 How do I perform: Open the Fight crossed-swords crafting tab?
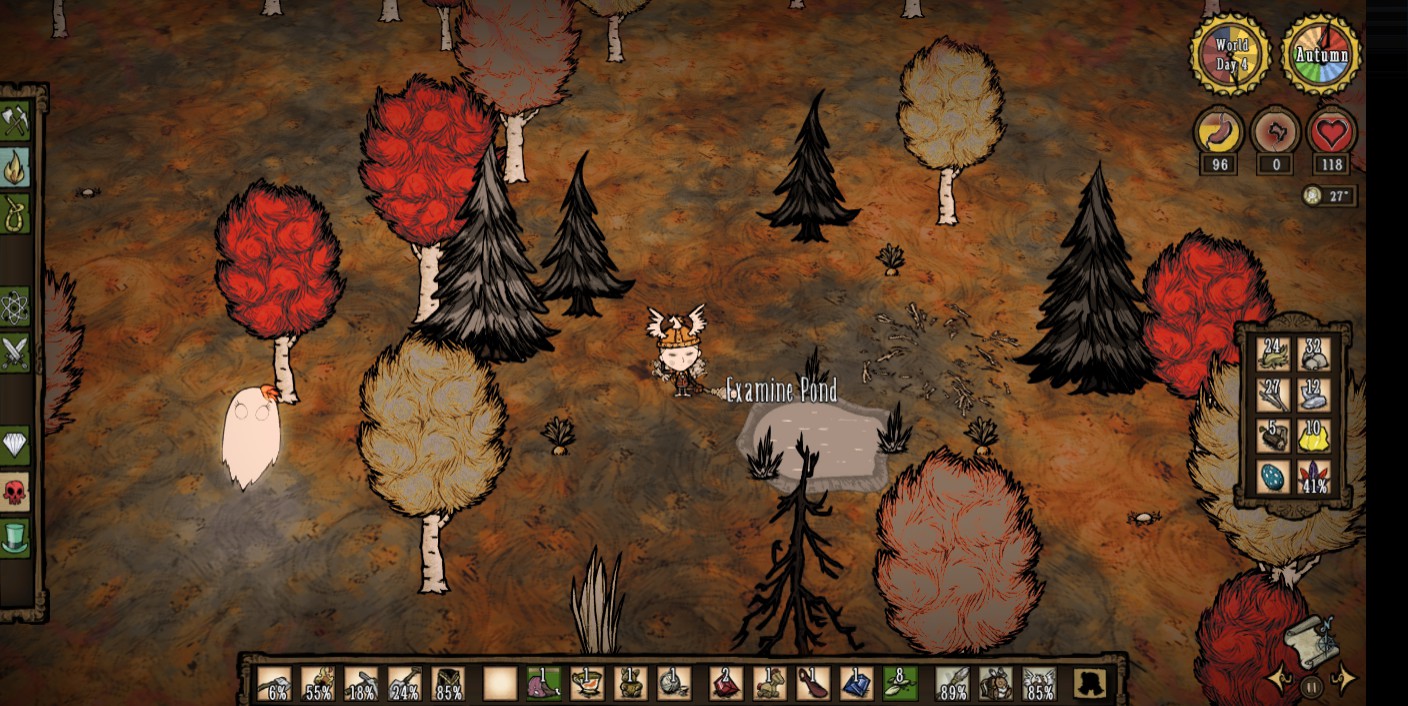[x=15, y=352]
